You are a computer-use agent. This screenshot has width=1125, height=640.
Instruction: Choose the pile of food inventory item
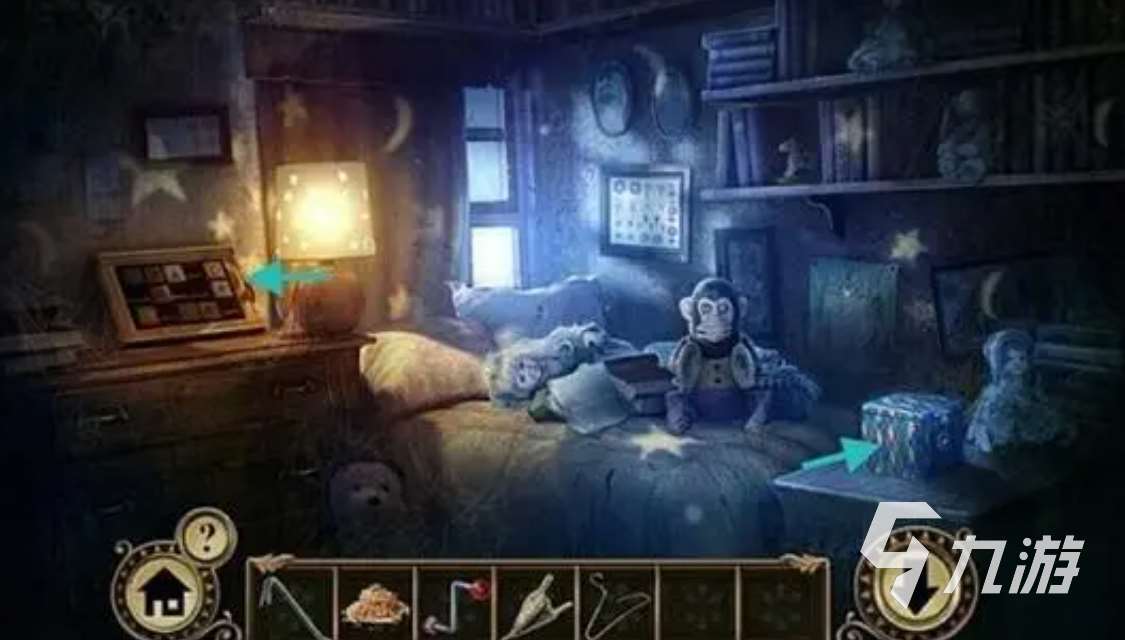coord(374,603)
